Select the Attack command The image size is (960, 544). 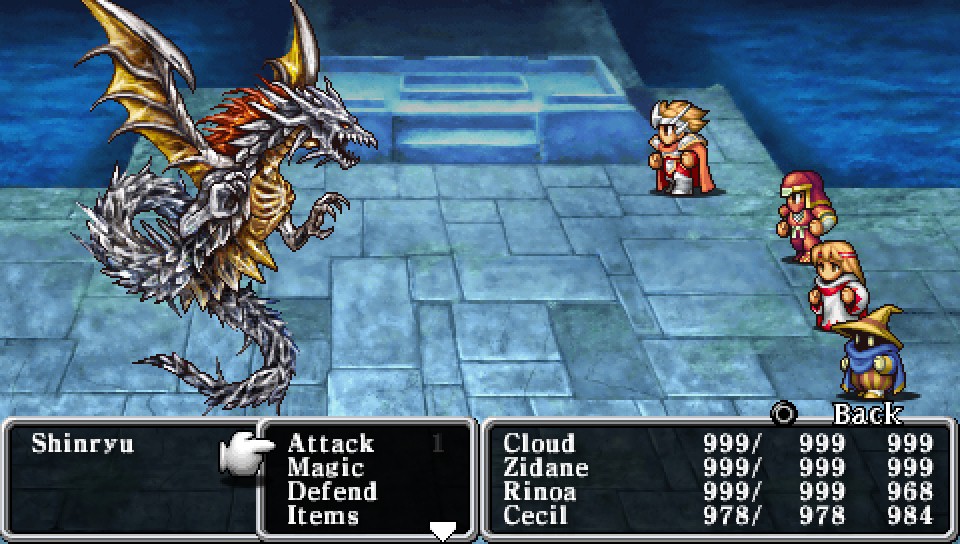pyautogui.click(x=330, y=443)
